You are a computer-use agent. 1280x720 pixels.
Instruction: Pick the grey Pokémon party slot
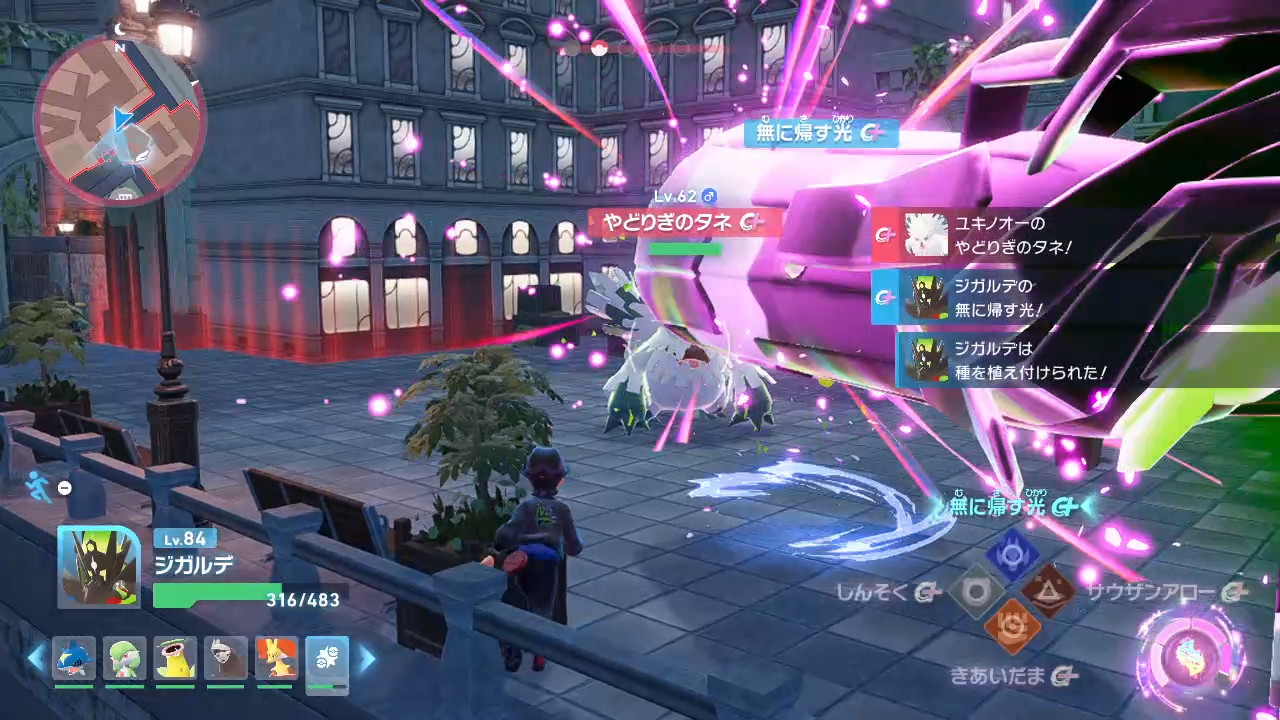click(226, 659)
